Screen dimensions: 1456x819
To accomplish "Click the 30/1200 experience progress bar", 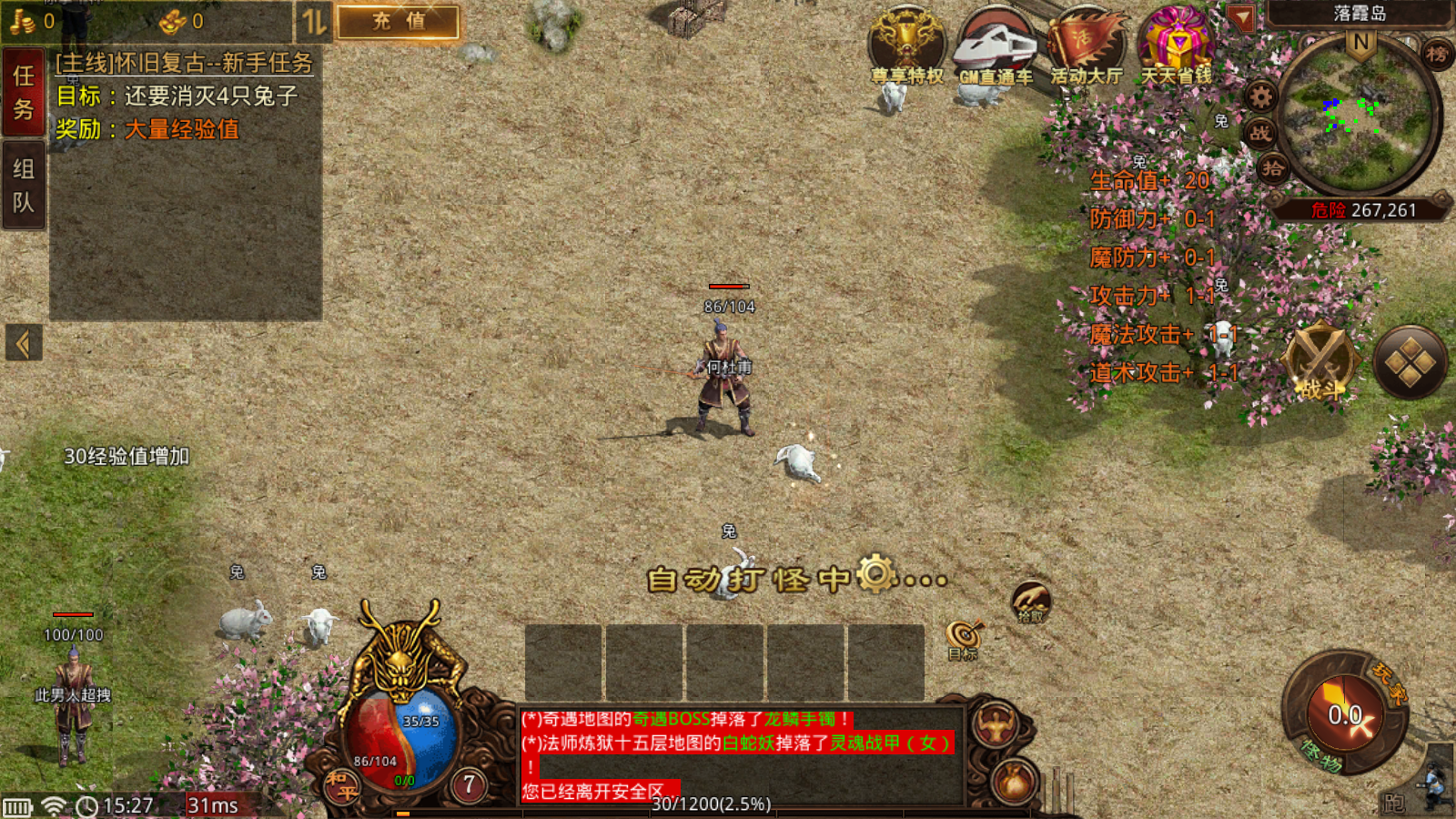I will (711, 804).
